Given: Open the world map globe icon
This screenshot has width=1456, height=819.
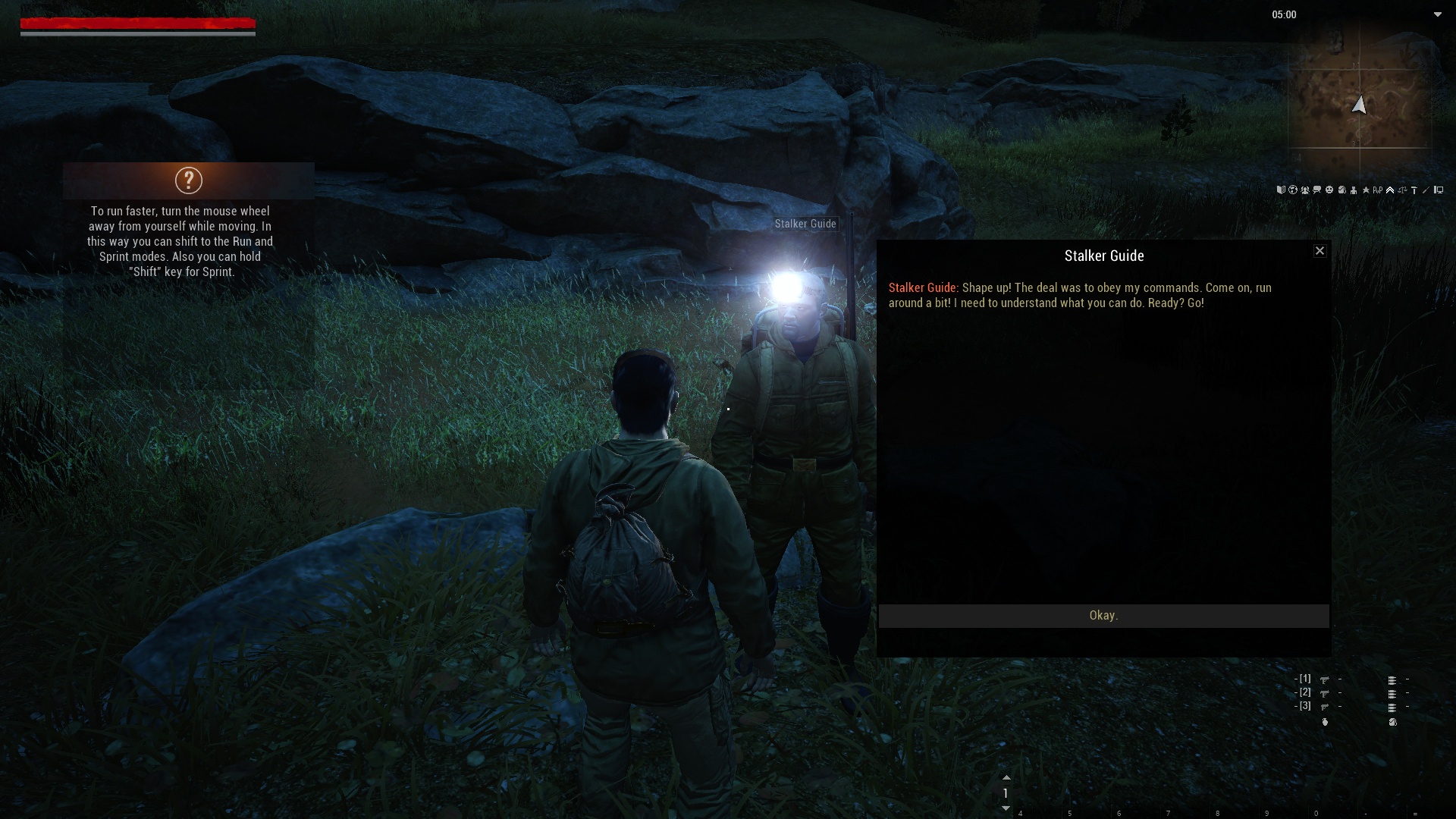Looking at the screenshot, I should coord(1293,190).
